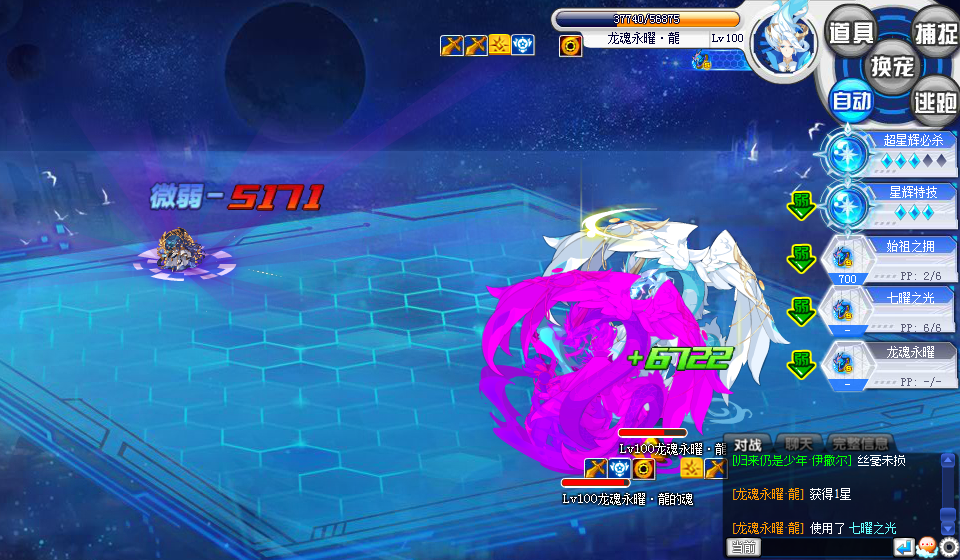
Task: Select 换宠 to switch pets
Action: (x=892, y=66)
